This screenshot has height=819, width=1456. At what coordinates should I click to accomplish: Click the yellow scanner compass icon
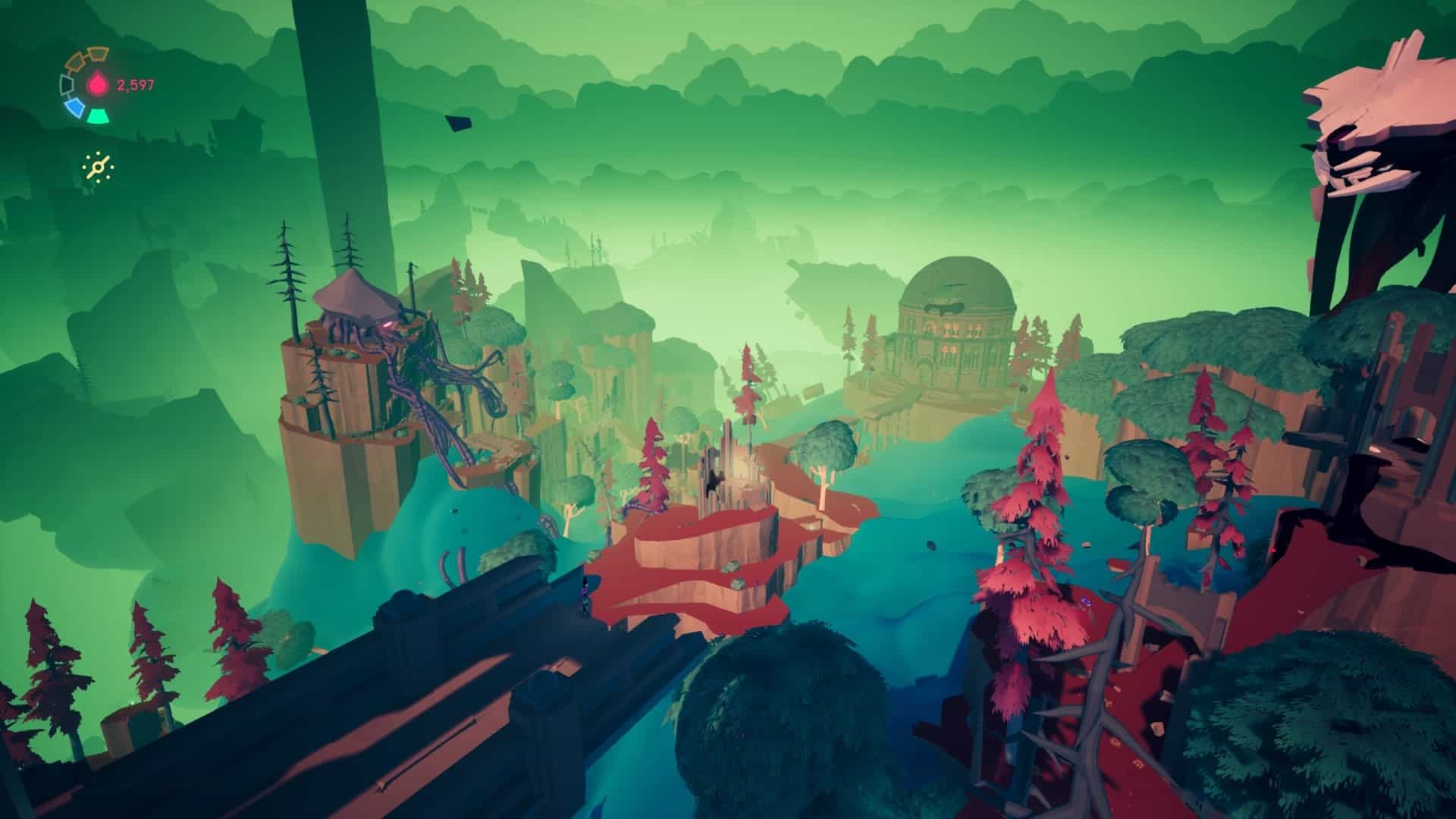[99, 167]
